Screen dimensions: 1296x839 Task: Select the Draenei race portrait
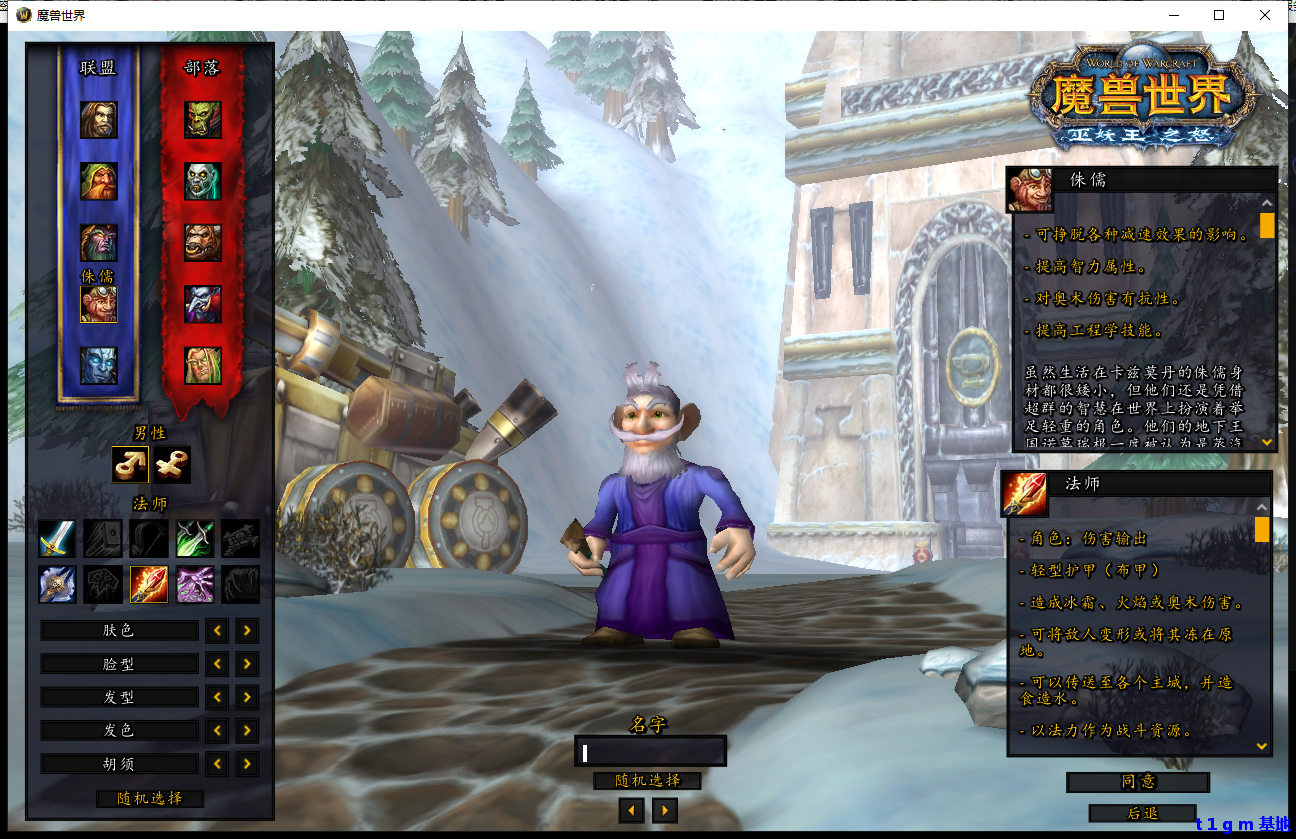pyautogui.click(x=99, y=366)
